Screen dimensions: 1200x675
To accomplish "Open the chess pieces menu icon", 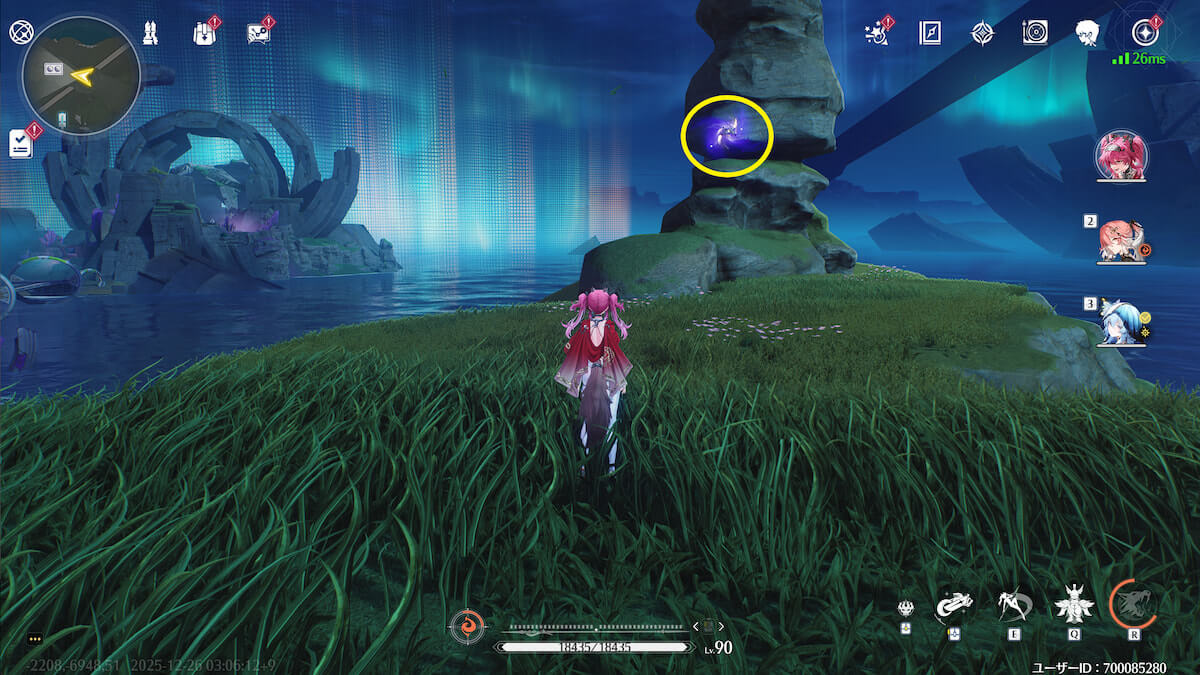I will coord(150,32).
